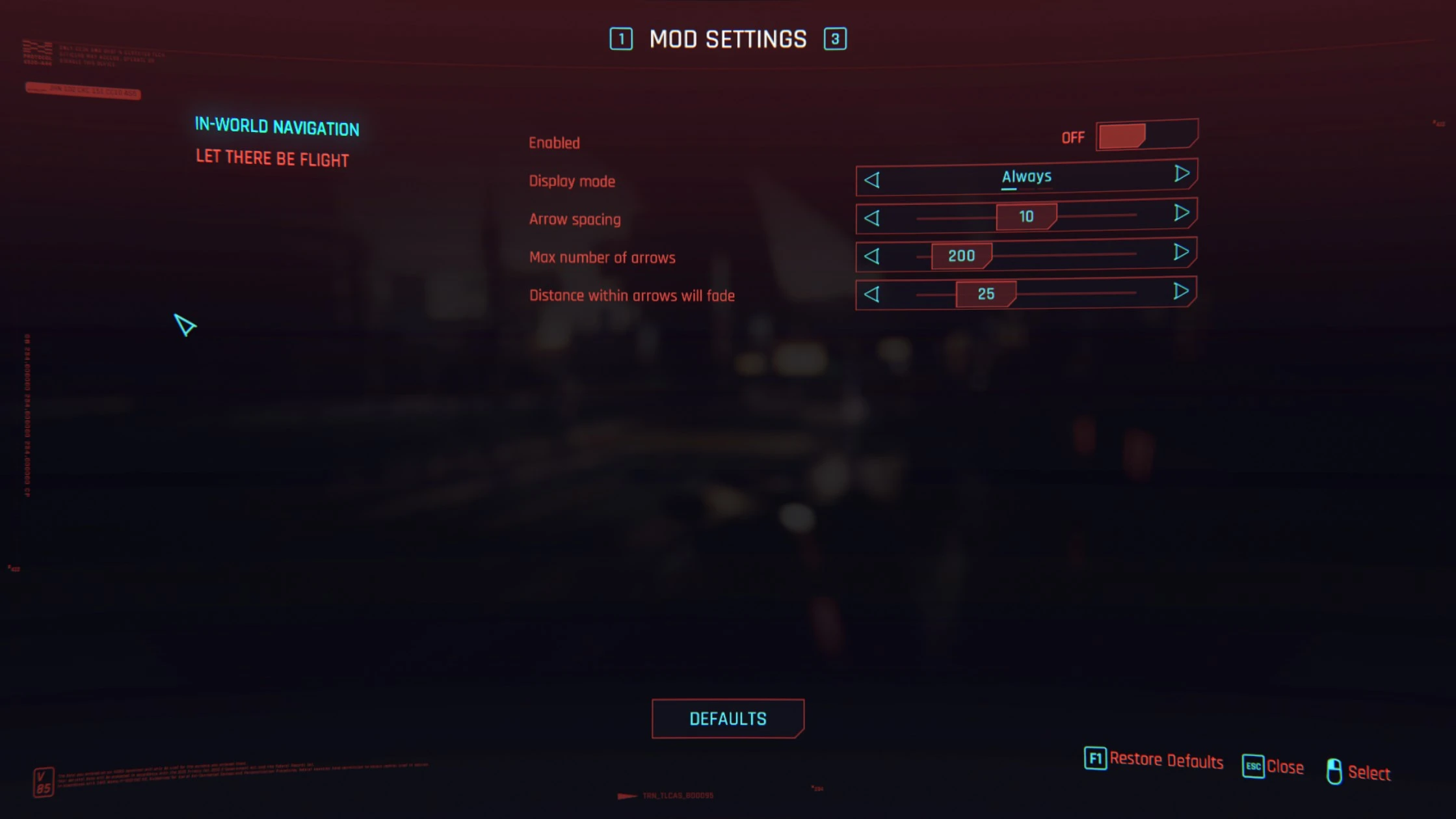Click the OFF label next to the Enabled switch
This screenshot has width=1456, height=819.
coord(1073,137)
